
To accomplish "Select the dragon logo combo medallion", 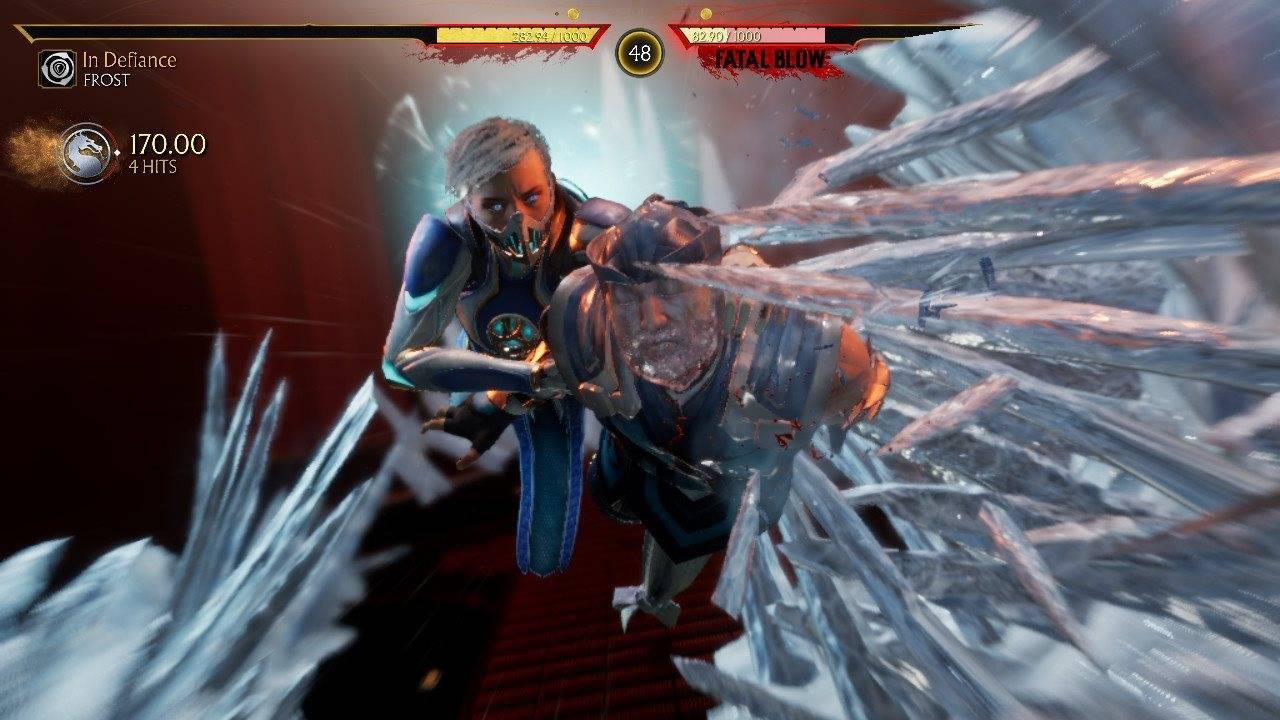I will coord(86,153).
